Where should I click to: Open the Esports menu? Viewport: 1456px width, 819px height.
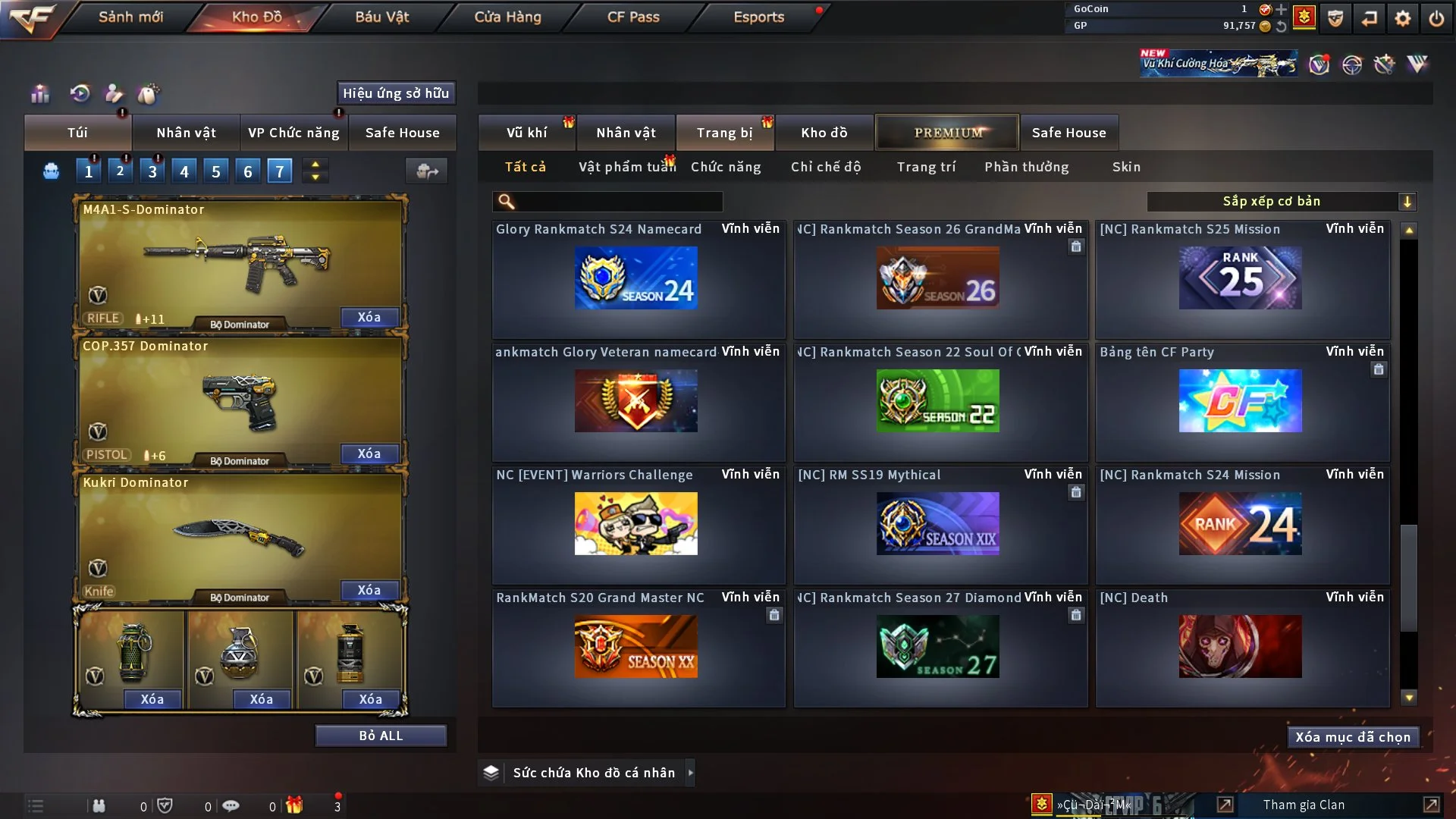pos(758,17)
